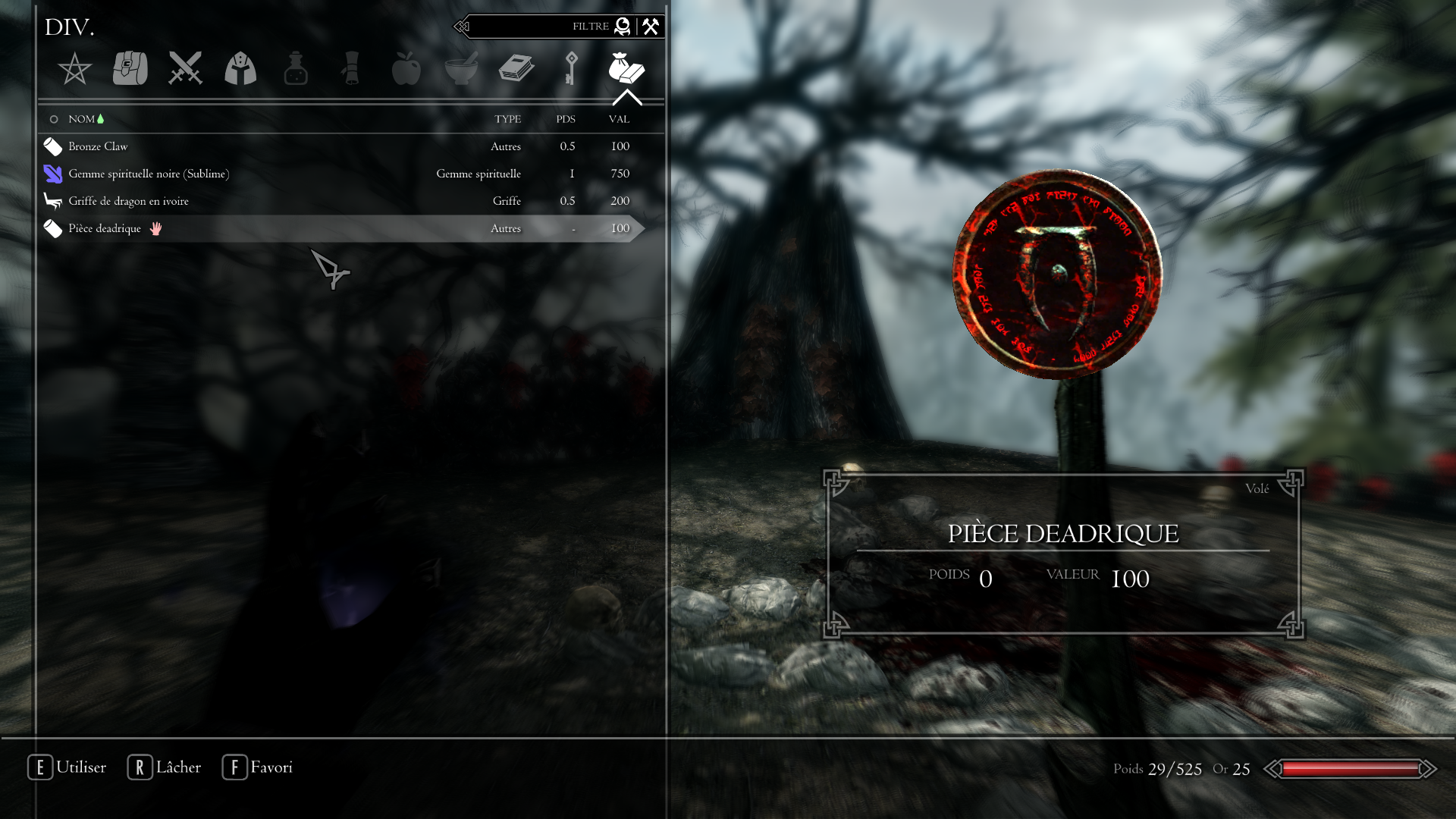The width and height of the screenshot is (1456, 819).
Task: Open the favorites star category
Action: 74,69
